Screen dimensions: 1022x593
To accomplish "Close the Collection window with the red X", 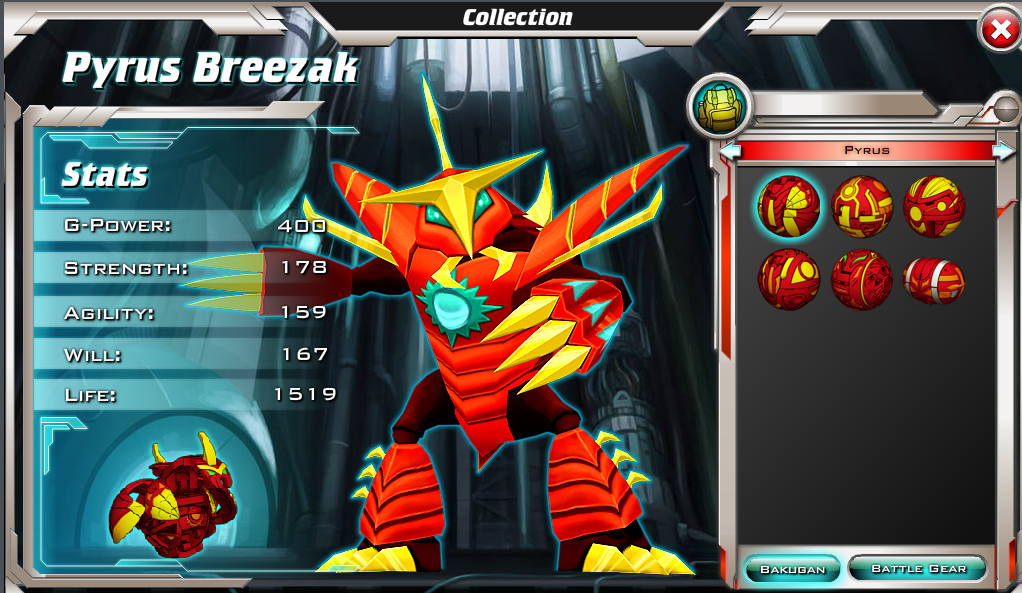I will point(999,30).
